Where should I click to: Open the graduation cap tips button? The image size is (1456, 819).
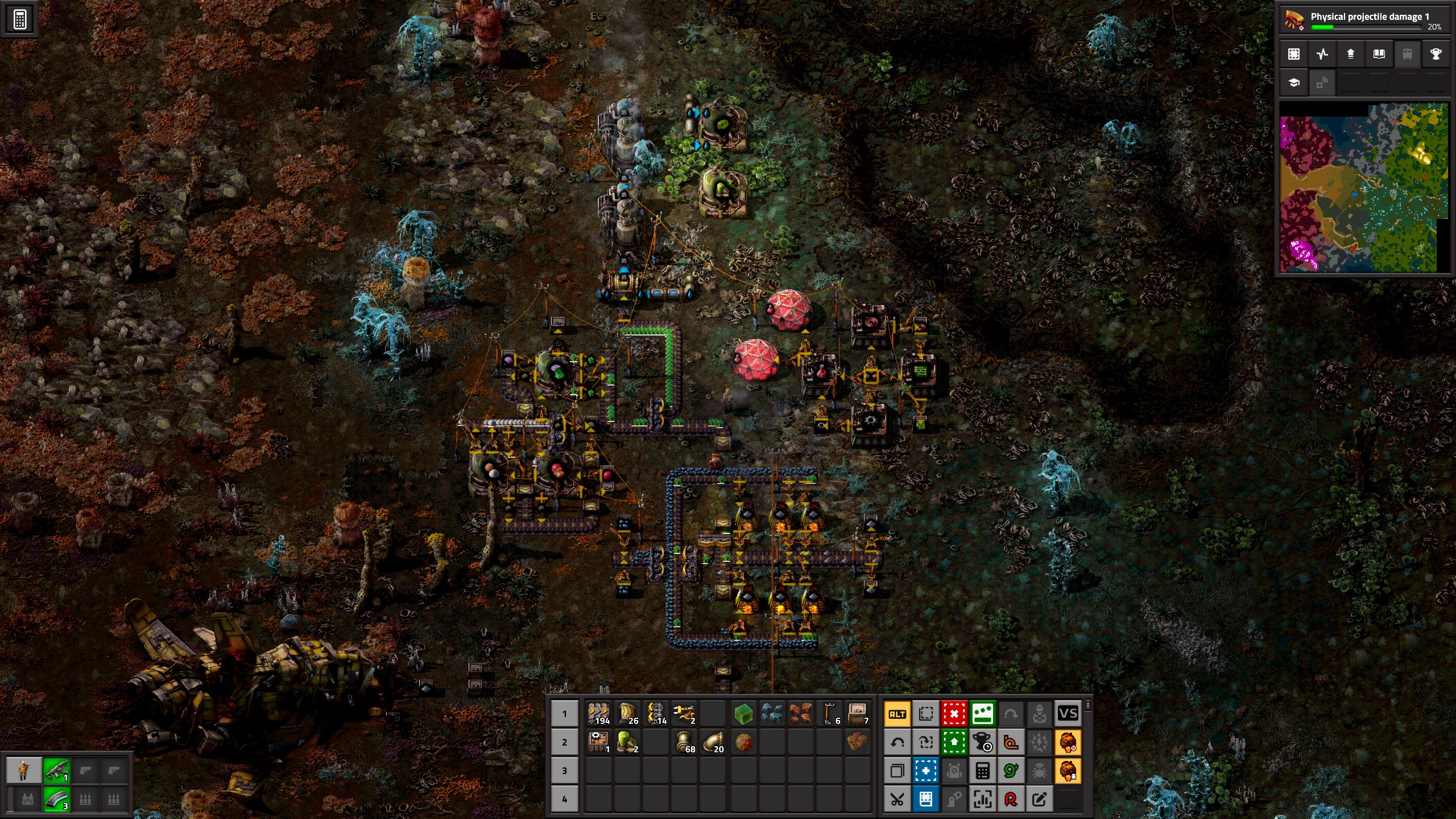[x=1294, y=83]
